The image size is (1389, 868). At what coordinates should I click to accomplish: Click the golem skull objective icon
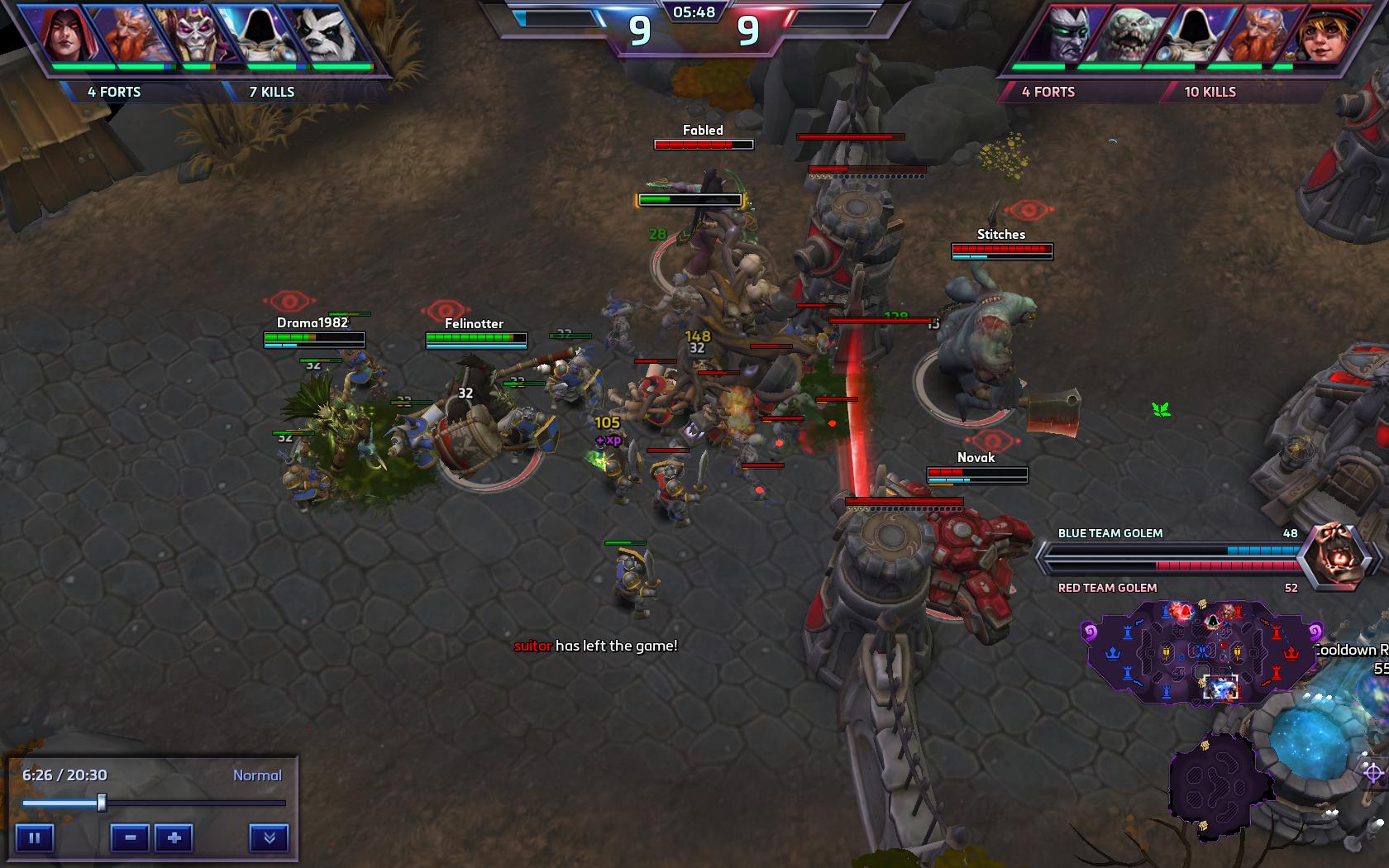1334,556
